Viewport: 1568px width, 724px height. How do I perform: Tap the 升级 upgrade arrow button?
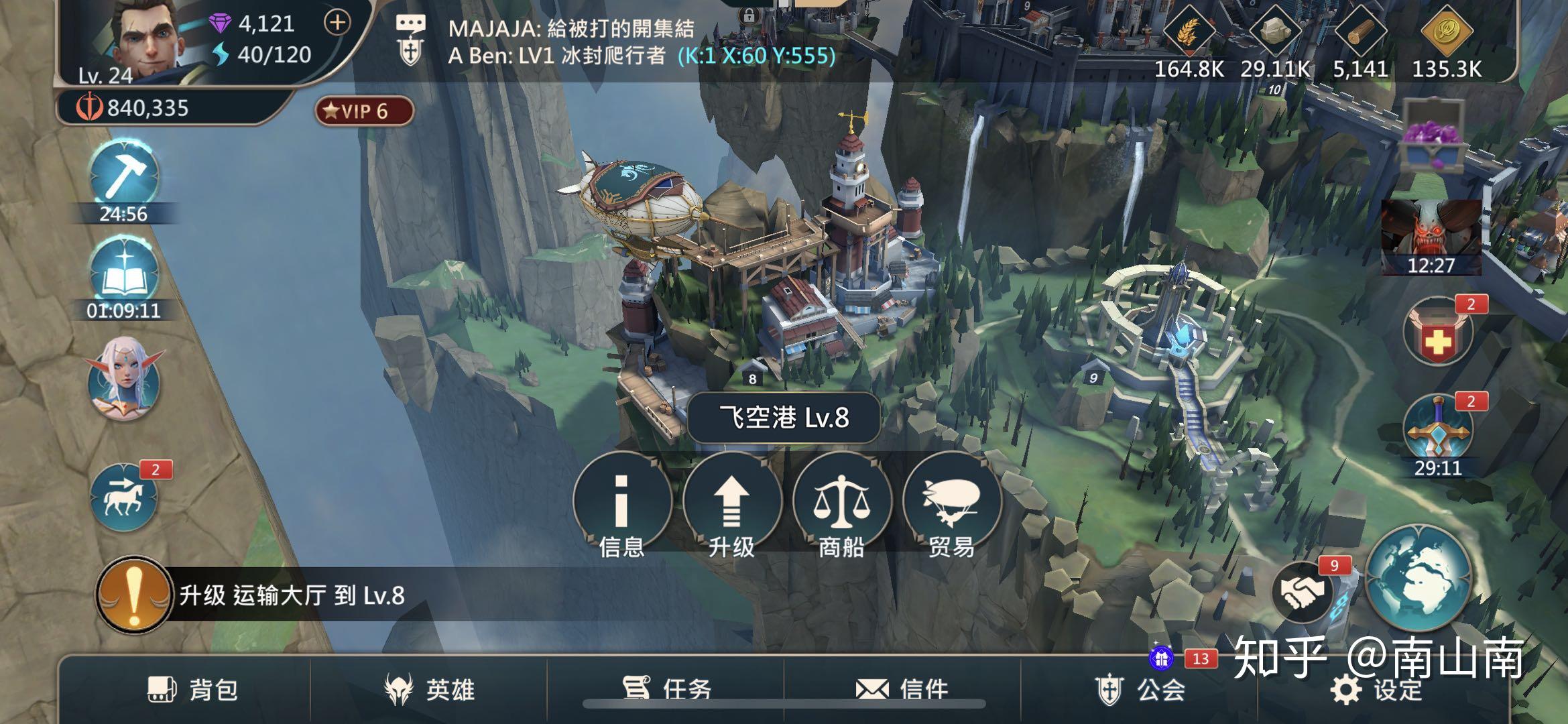tap(731, 503)
